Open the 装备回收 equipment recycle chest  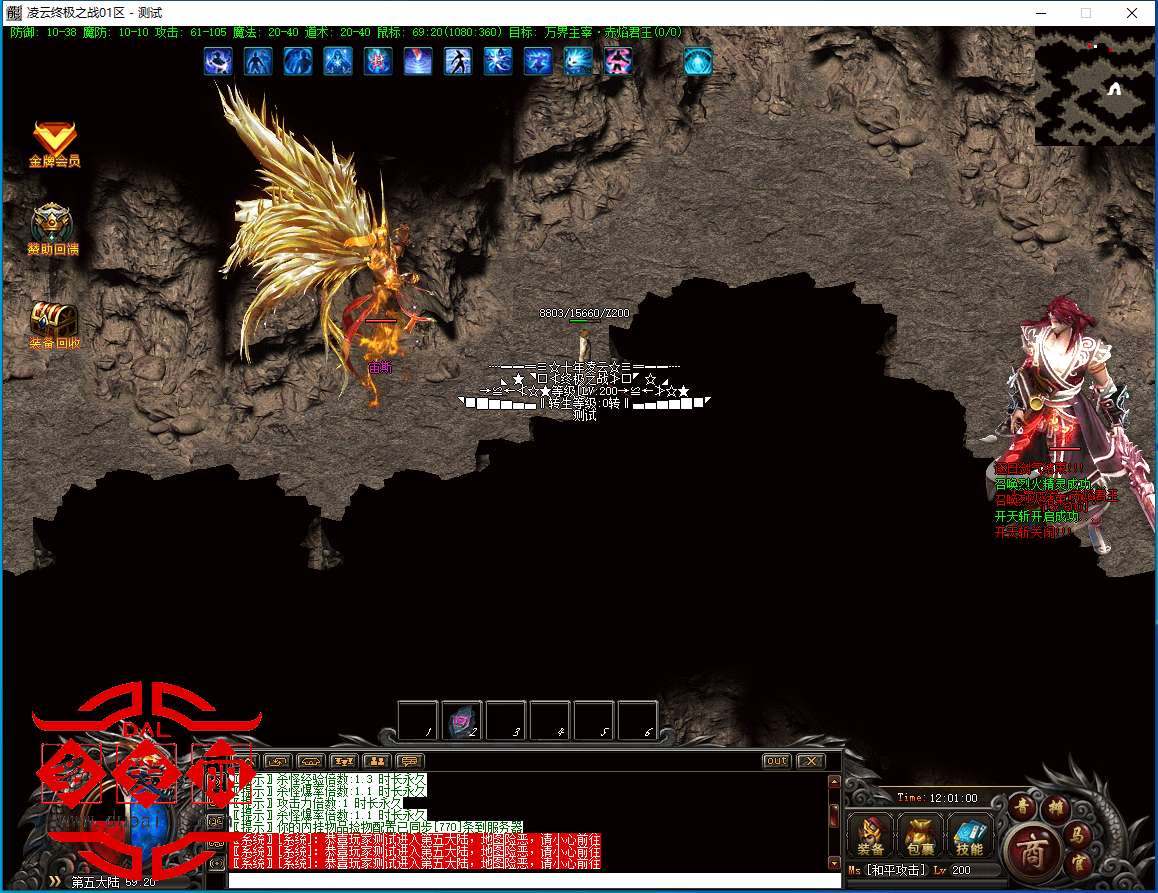pyautogui.click(x=54, y=321)
